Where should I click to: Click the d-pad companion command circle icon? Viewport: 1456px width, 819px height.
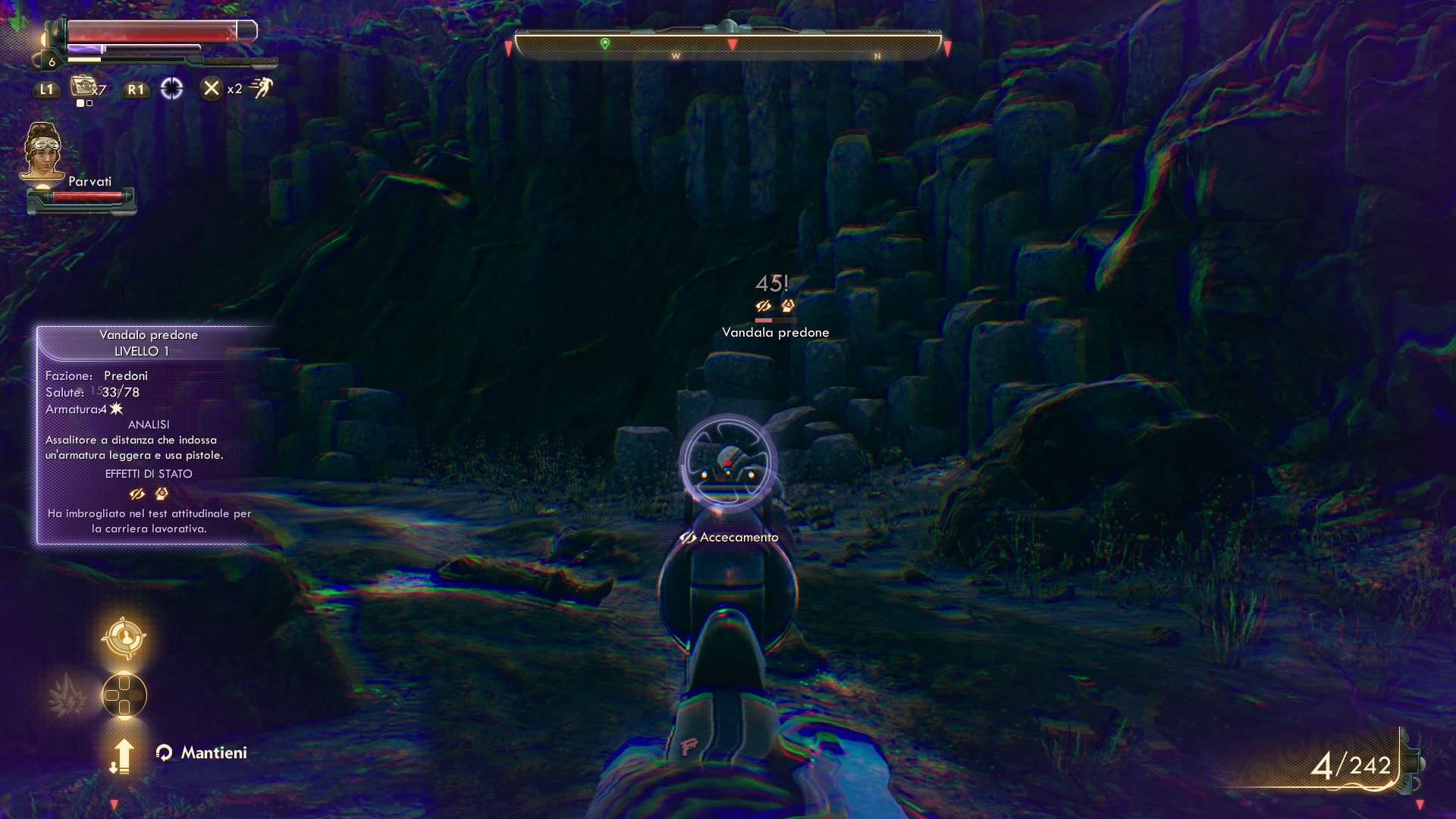[123, 695]
